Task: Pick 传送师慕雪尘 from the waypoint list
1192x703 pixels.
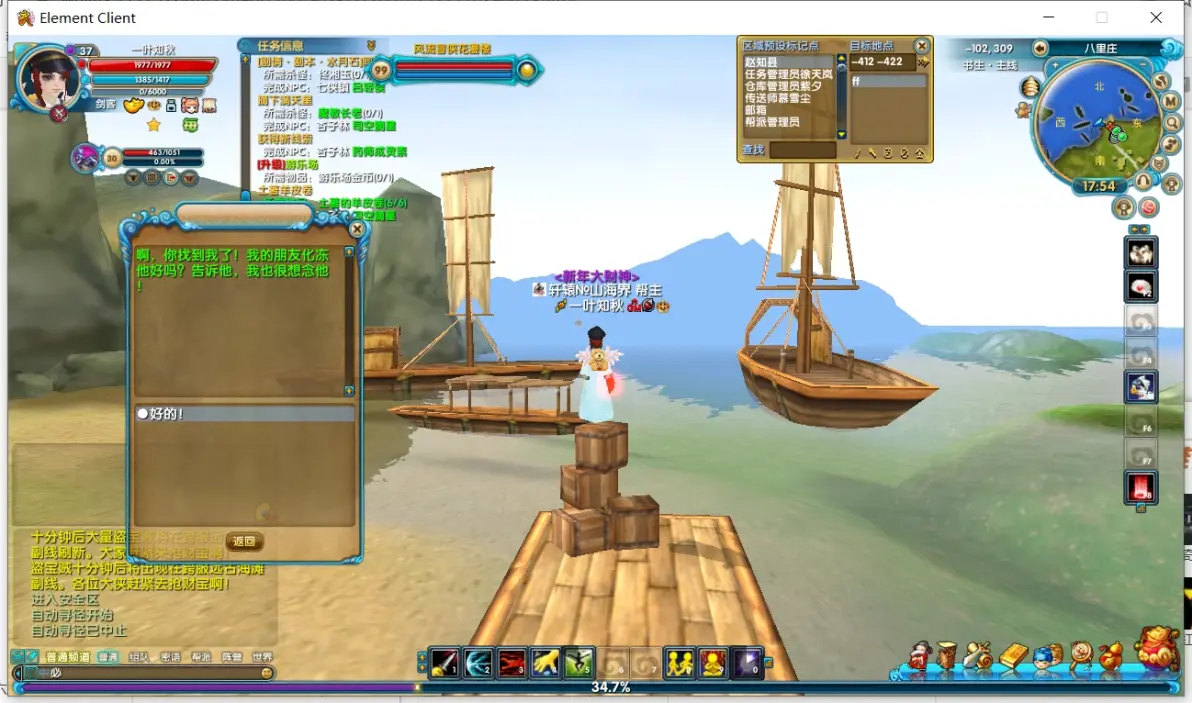Action: 777,98
